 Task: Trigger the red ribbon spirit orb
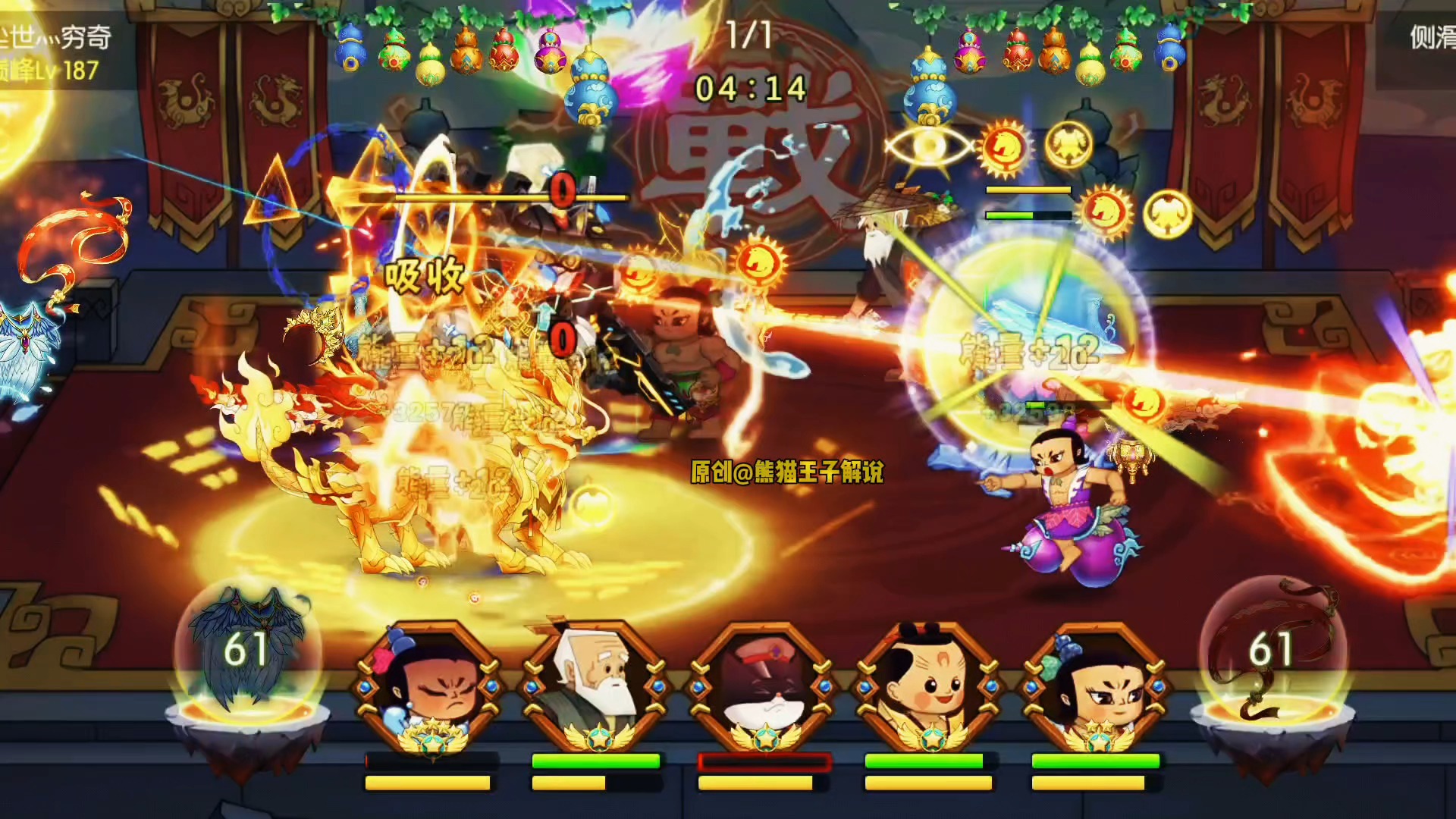click(x=1272, y=652)
